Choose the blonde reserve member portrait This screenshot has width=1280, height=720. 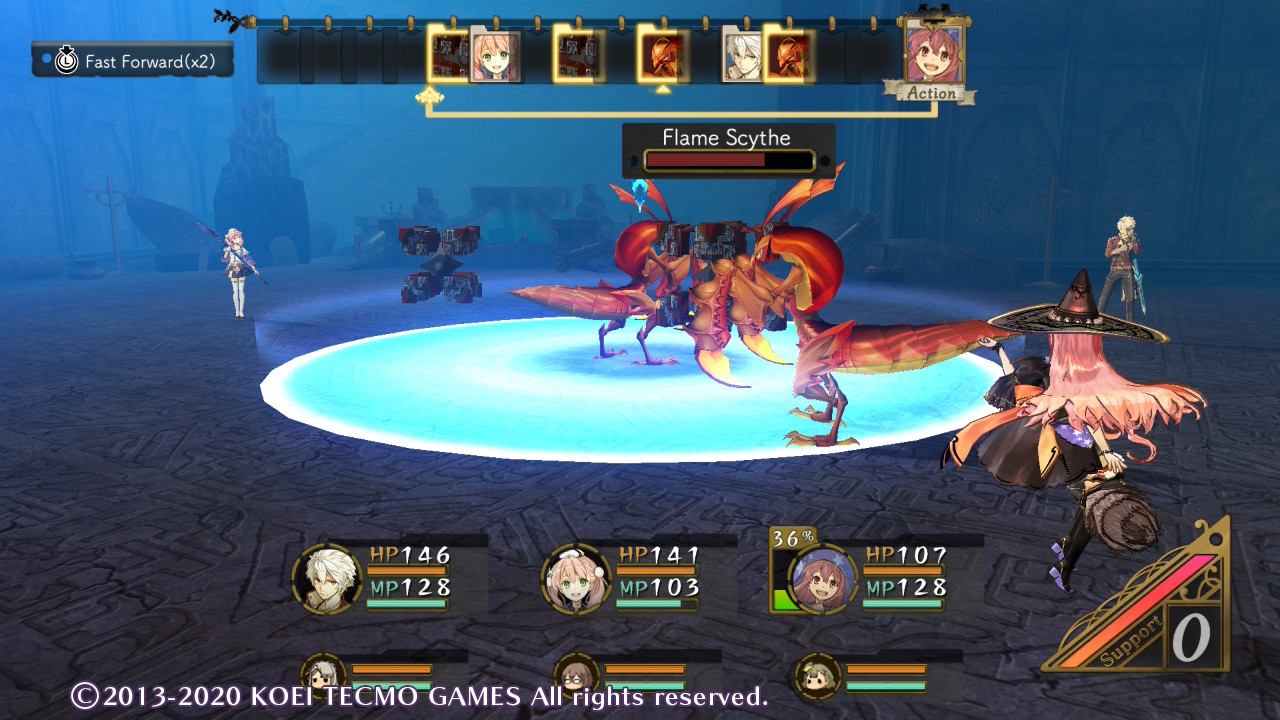coord(817,674)
